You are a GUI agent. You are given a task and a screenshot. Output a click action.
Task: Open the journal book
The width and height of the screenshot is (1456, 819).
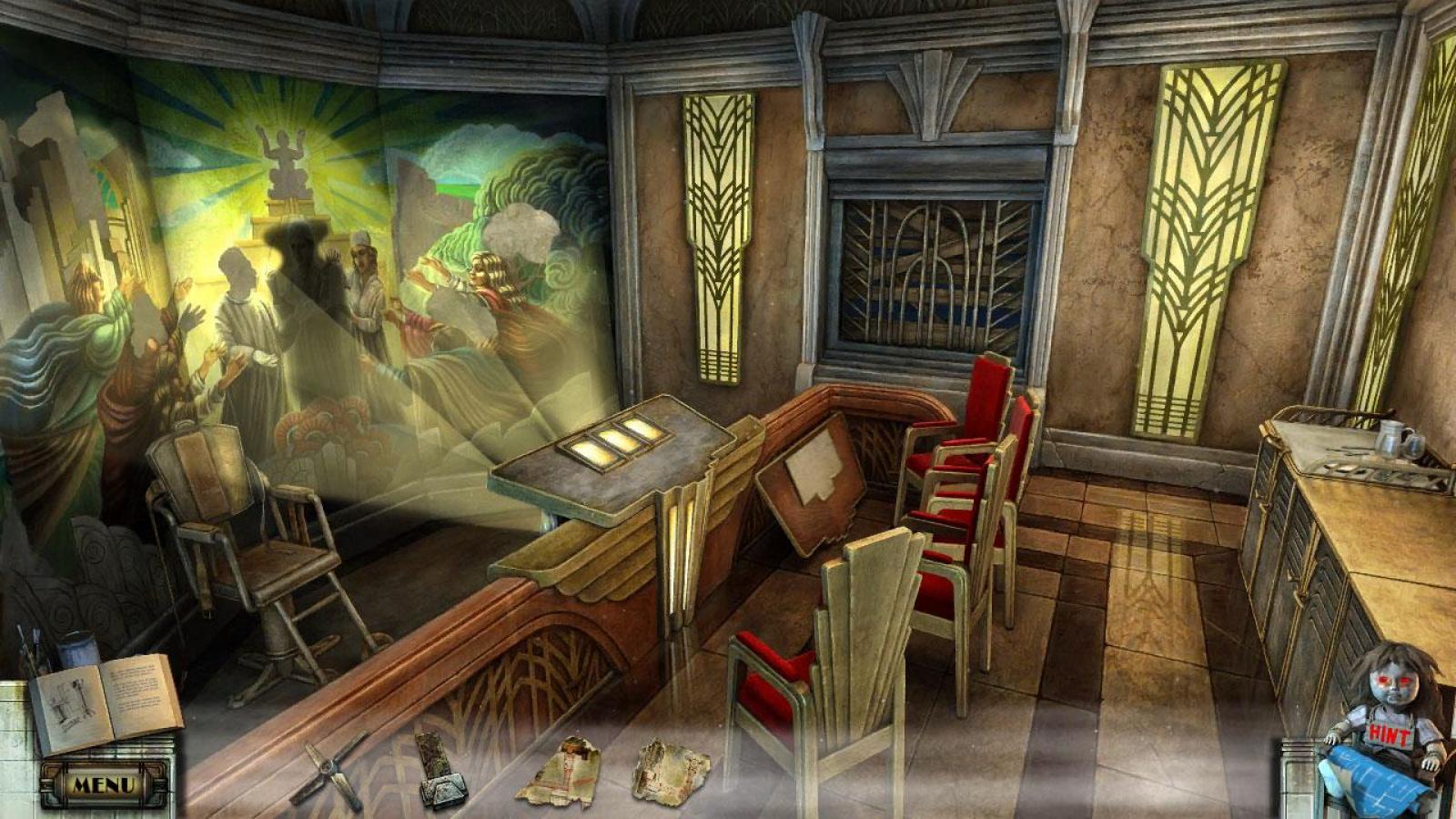pyautogui.click(x=105, y=702)
